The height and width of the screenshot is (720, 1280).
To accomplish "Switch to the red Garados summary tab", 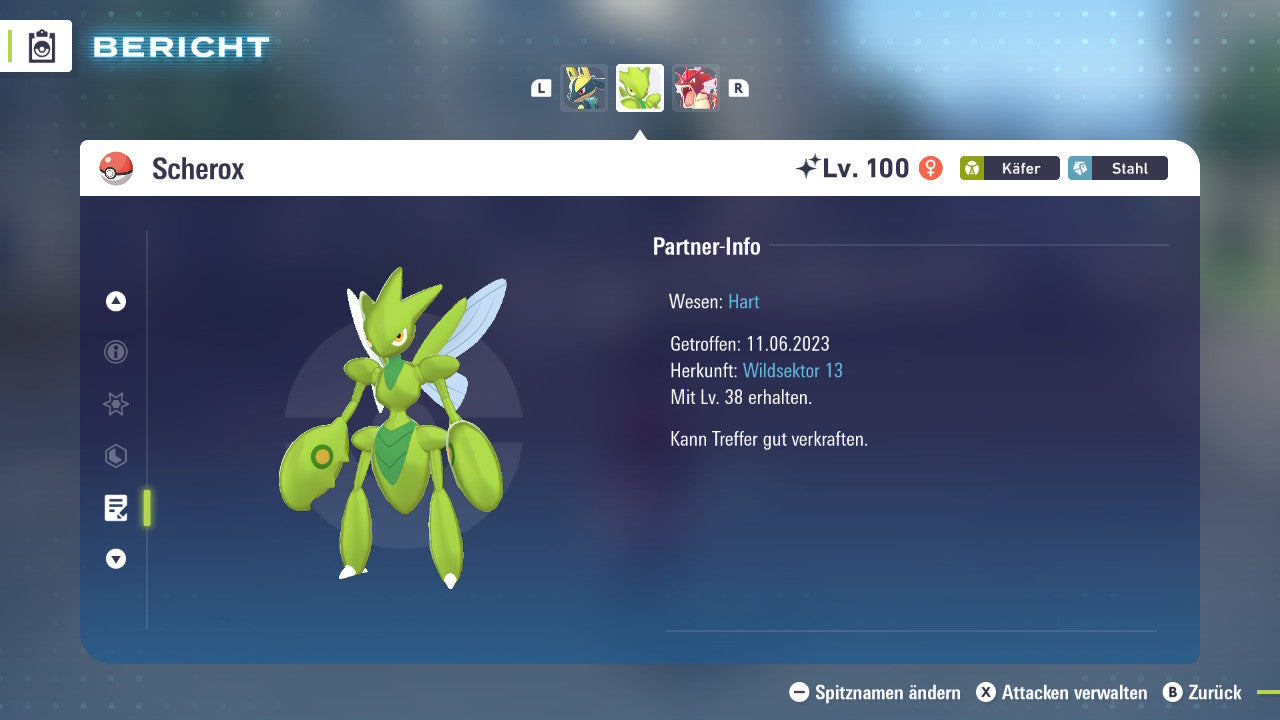I will (x=696, y=87).
